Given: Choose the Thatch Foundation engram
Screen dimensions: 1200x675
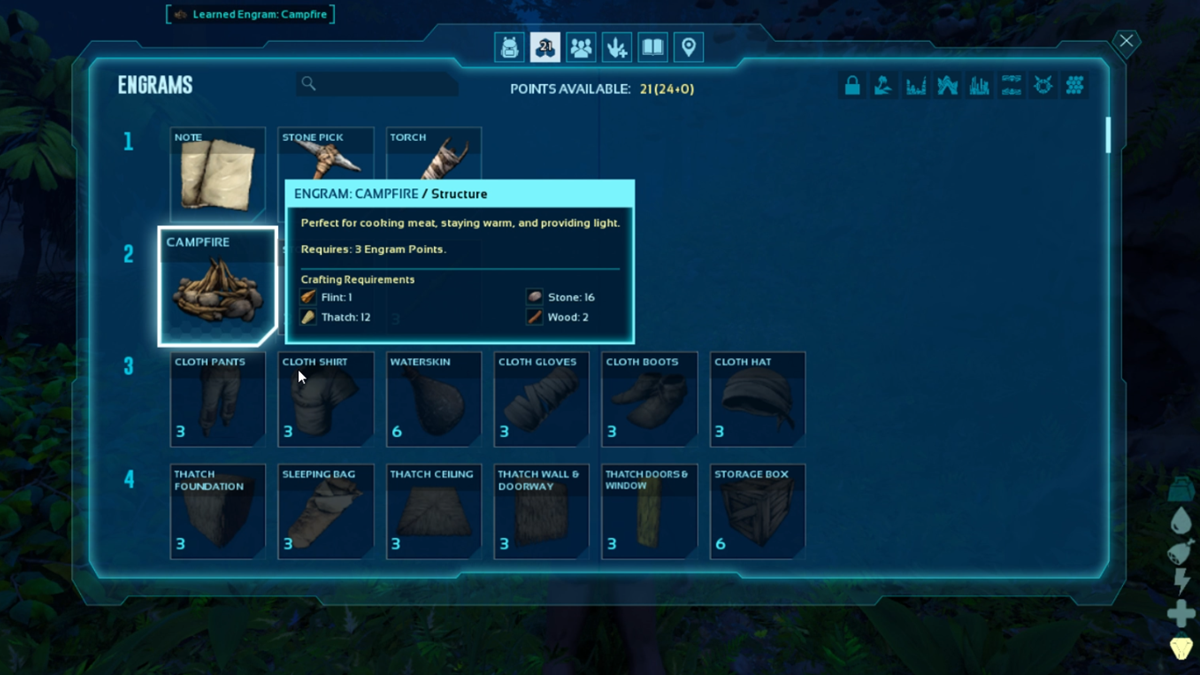Looking at the screenshot, I should point(218,510).
